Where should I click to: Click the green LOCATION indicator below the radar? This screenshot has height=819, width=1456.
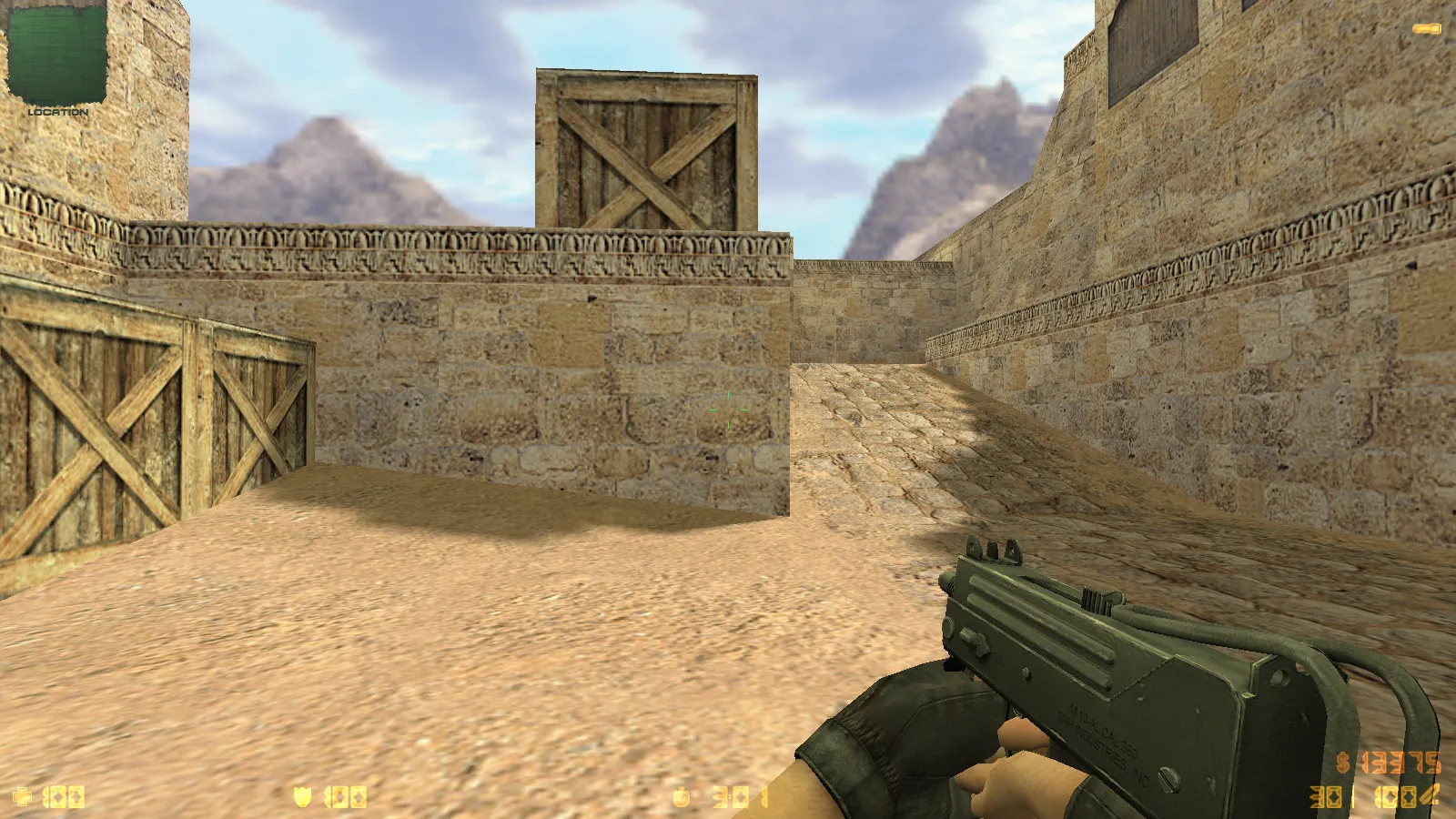56,111
